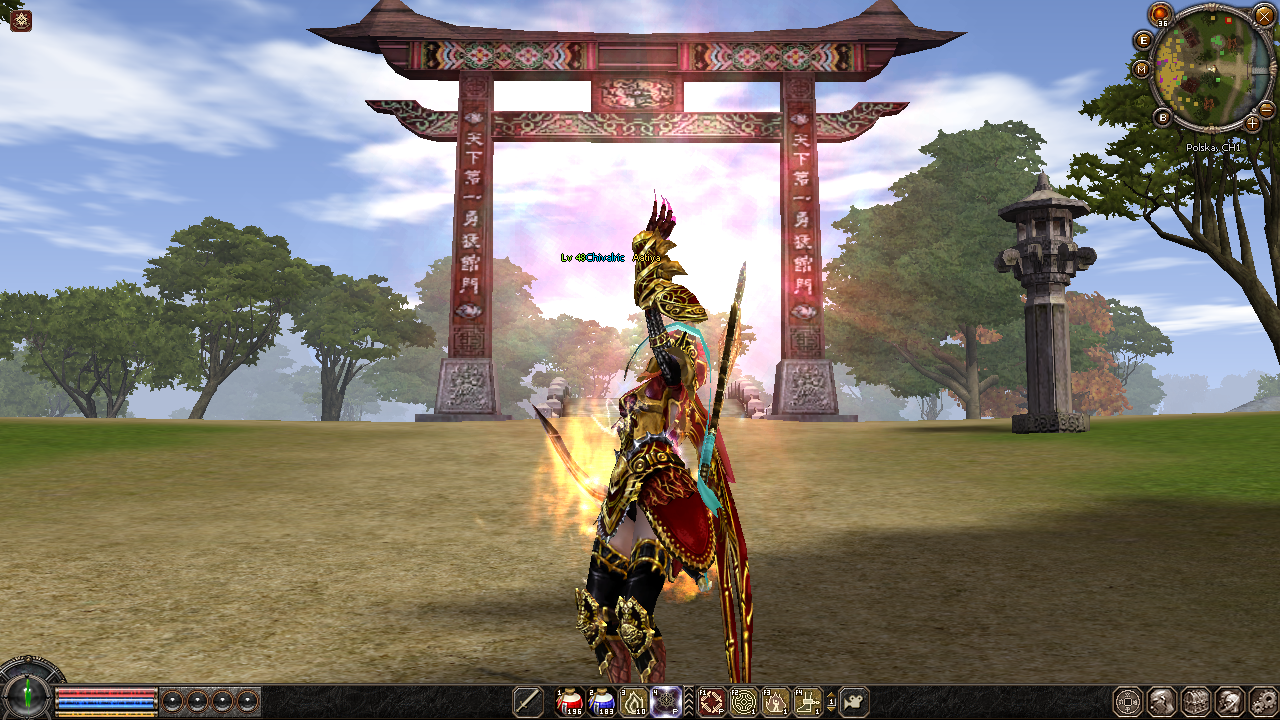The height and width of the screenshot is (720, 1280).
Task: Click the fire orb icon showing 36
Action: point(1160,14)
